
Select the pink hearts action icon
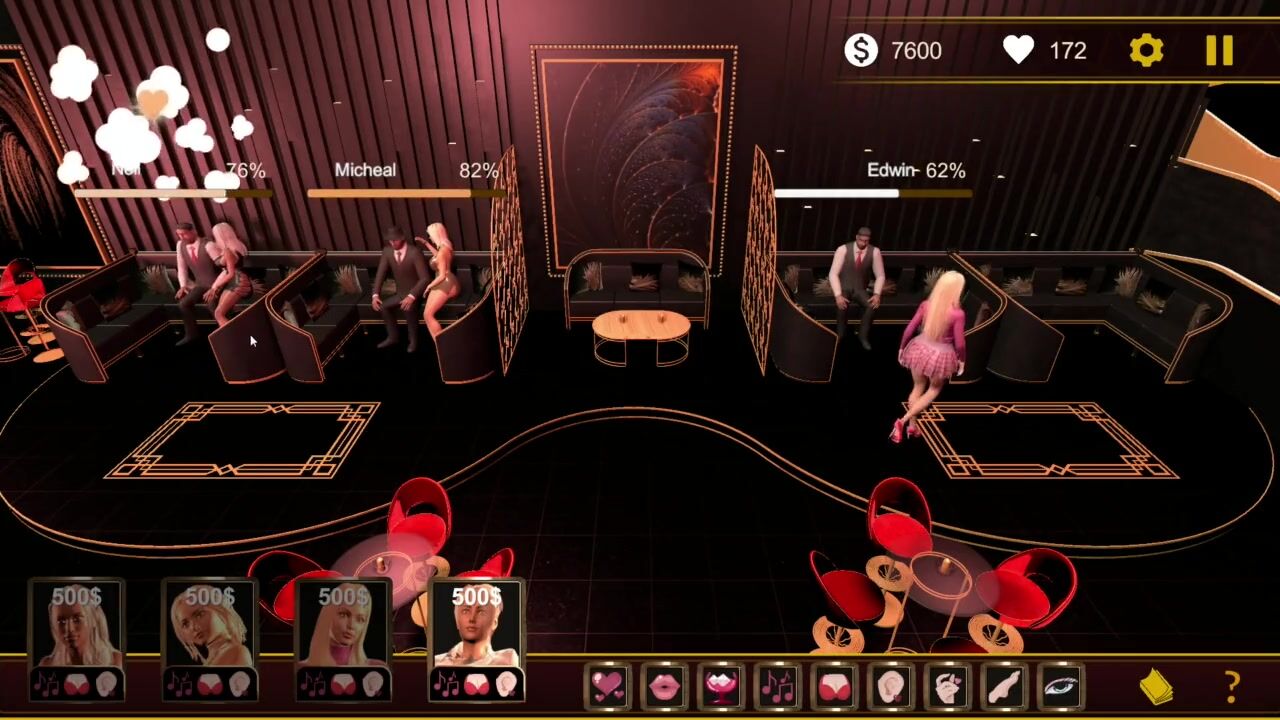608,687
